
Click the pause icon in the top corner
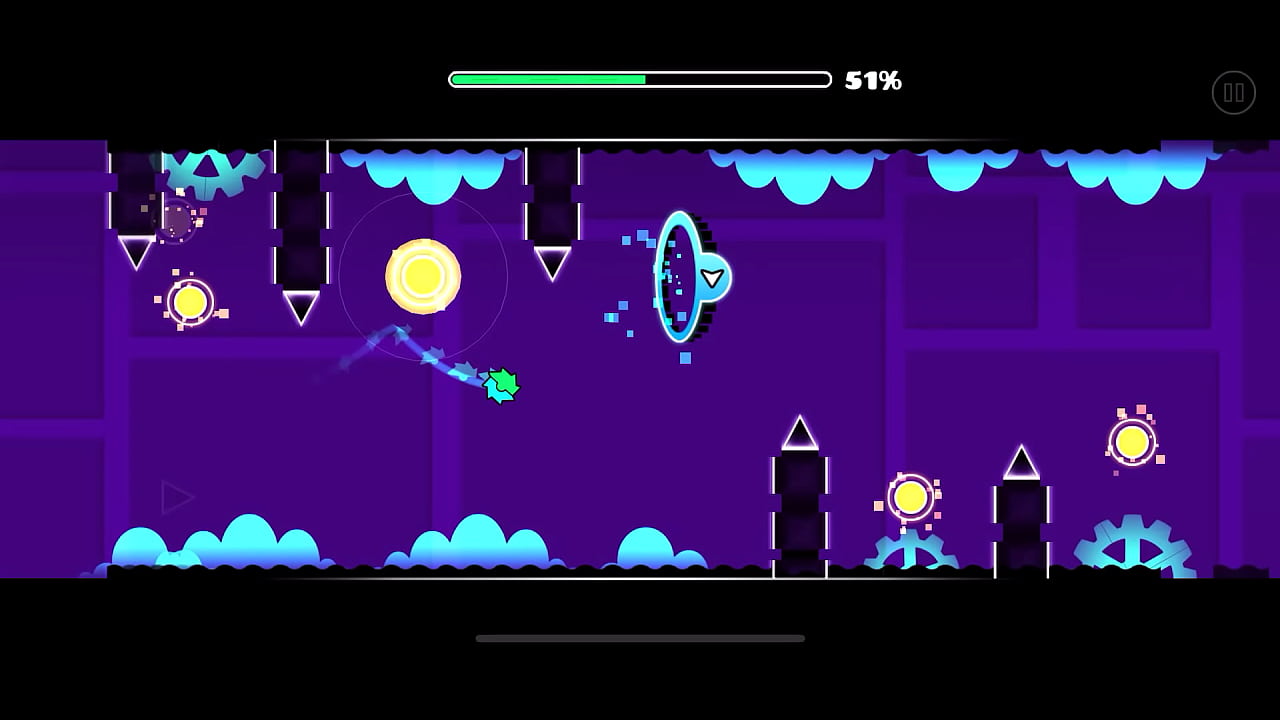click(x=1233, y=92)
